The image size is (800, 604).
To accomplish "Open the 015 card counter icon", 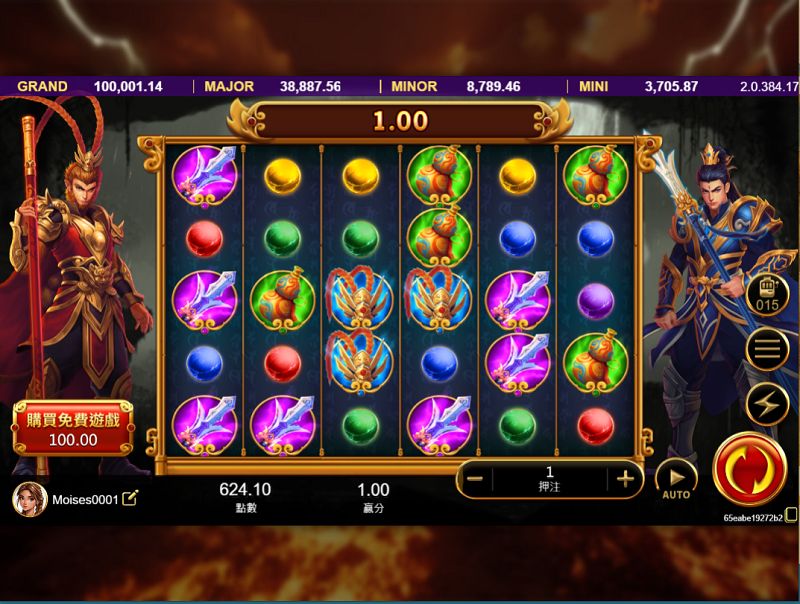I will 767,295.
